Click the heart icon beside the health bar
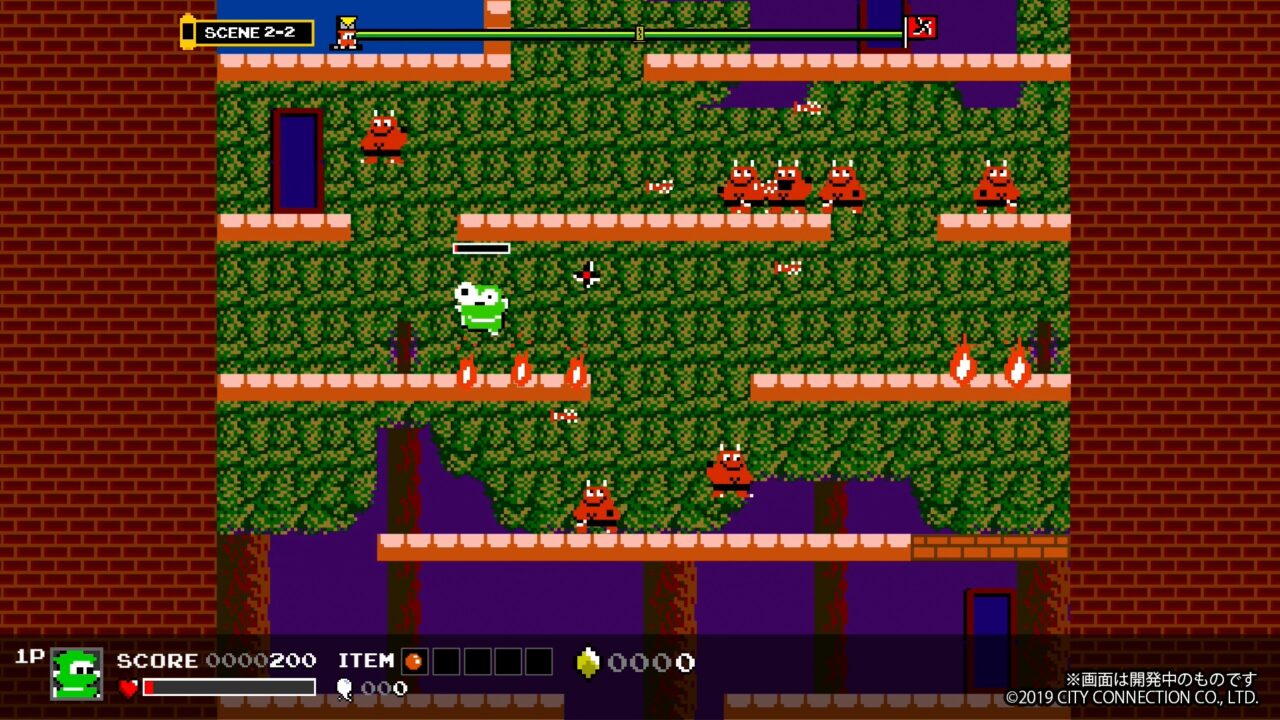This screenshot has width=1280, height=720. (128, 689)
